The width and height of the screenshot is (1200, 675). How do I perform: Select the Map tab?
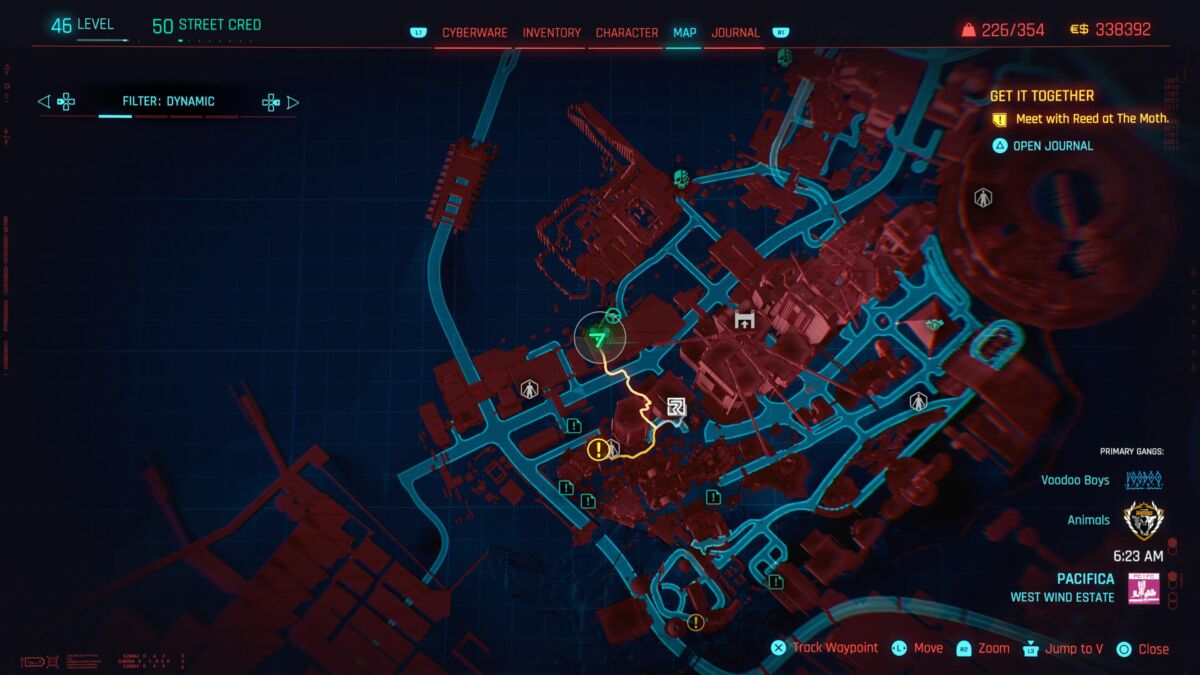pyautogui.click(x=685, y=33)
